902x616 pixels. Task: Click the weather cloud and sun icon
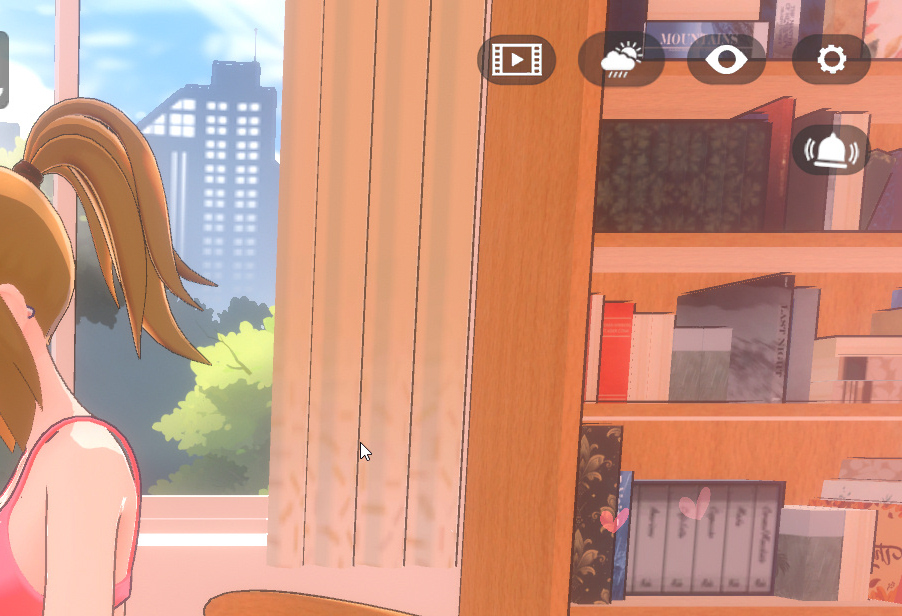click(x=621, y=60)
